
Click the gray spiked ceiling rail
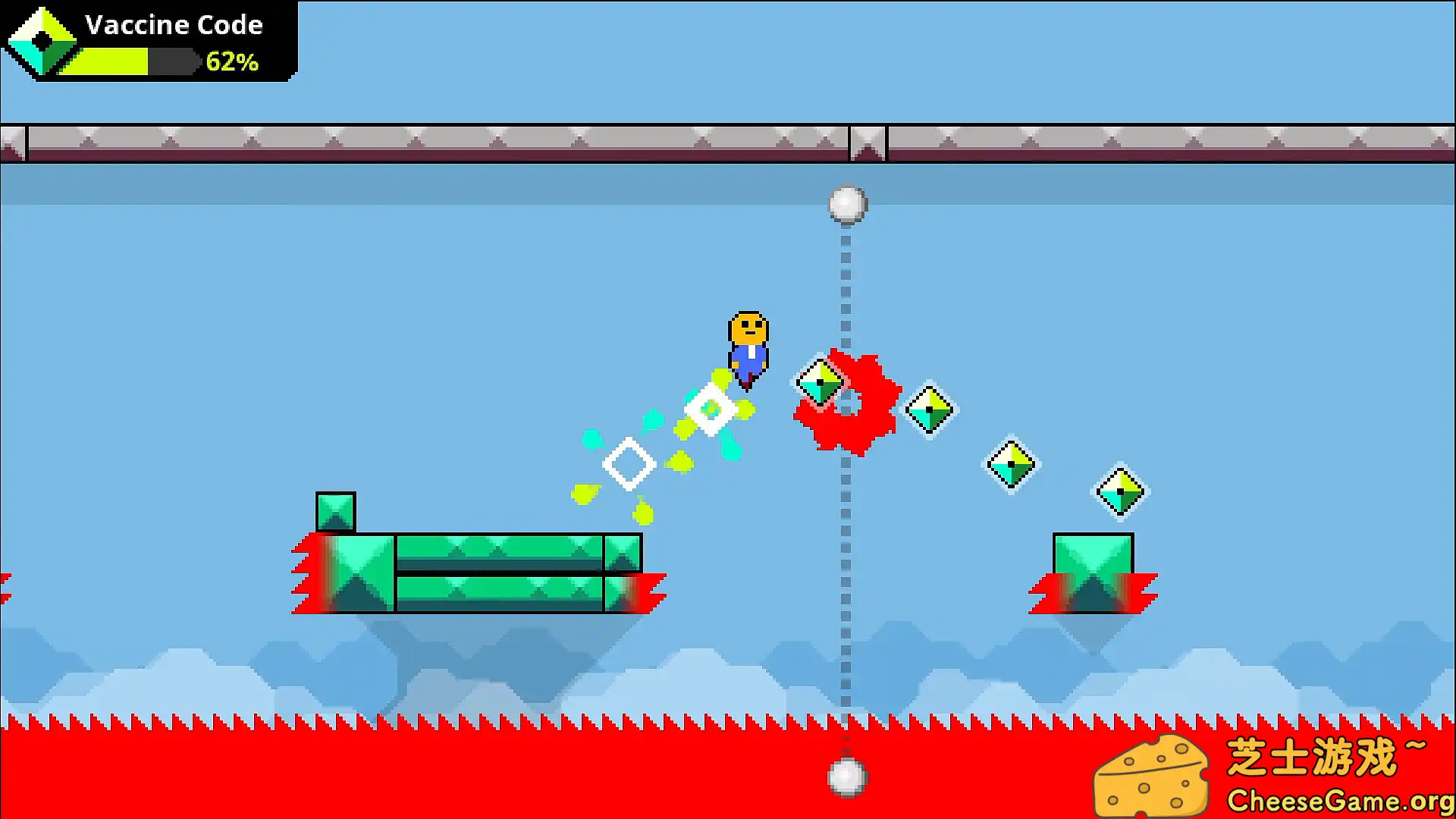coord(455,141)
